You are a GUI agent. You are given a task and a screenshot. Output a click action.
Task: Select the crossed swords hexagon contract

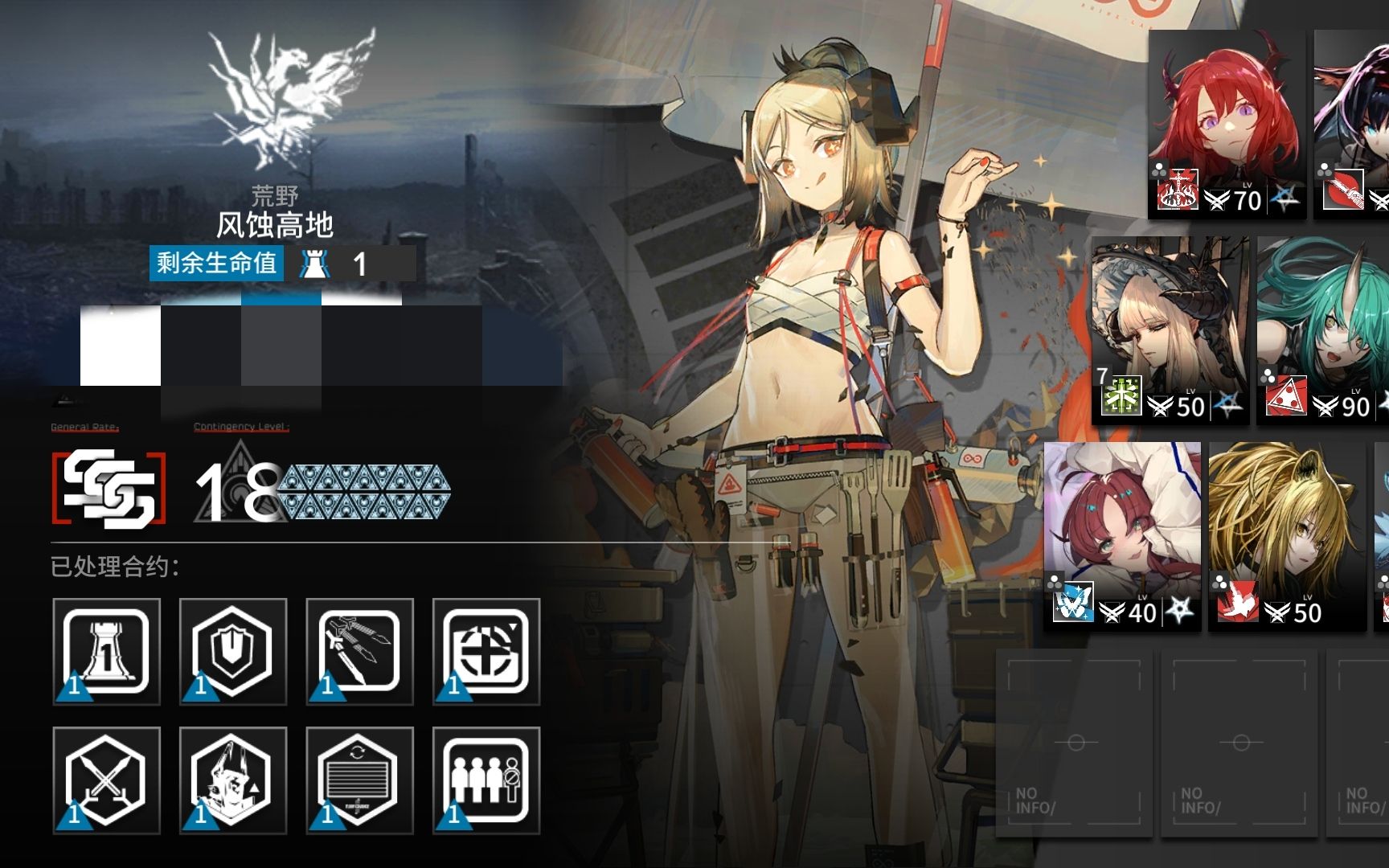[x=106, y=780]
